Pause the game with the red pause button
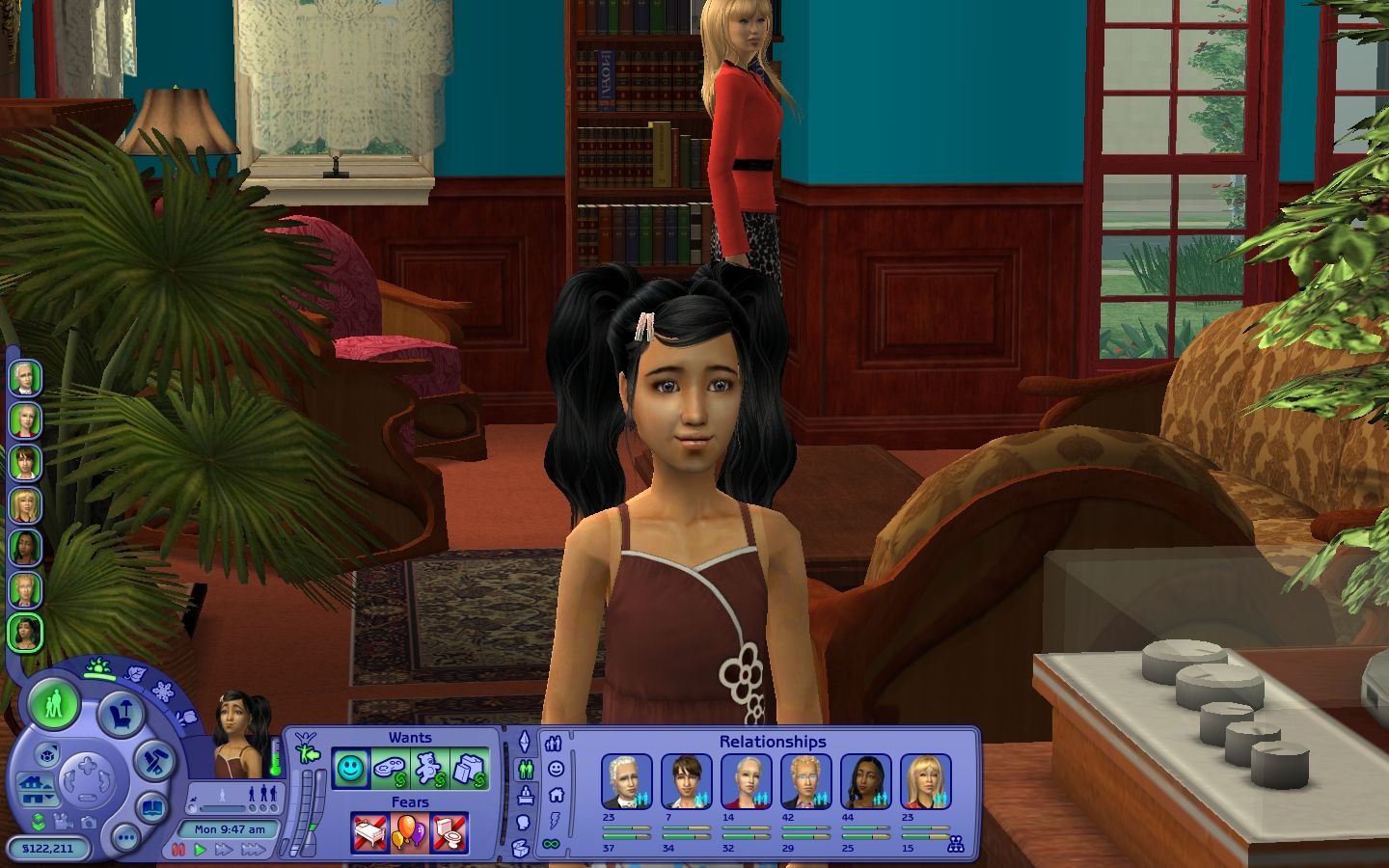Viewport: 1389px width, 868px height. coord(177,850)
